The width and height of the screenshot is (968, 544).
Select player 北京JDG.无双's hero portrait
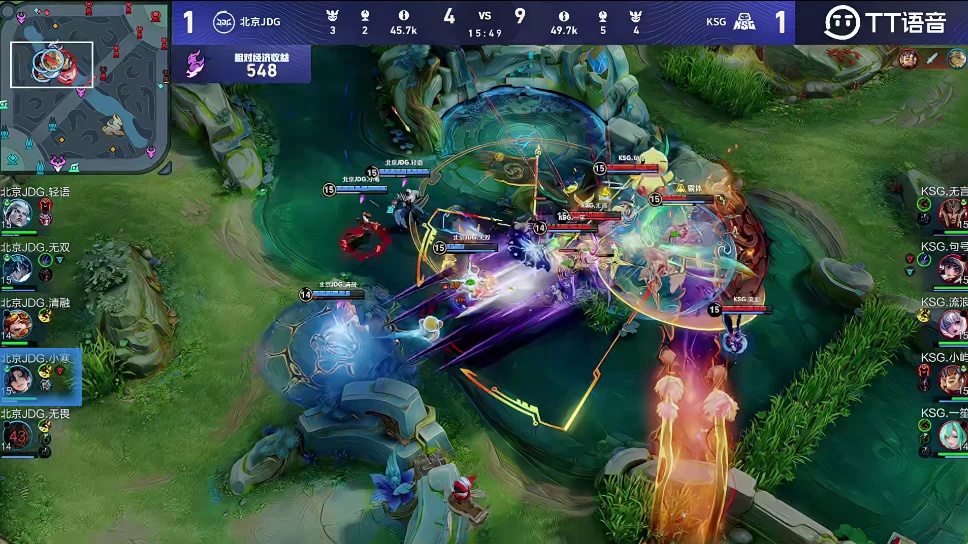[17, 268]
